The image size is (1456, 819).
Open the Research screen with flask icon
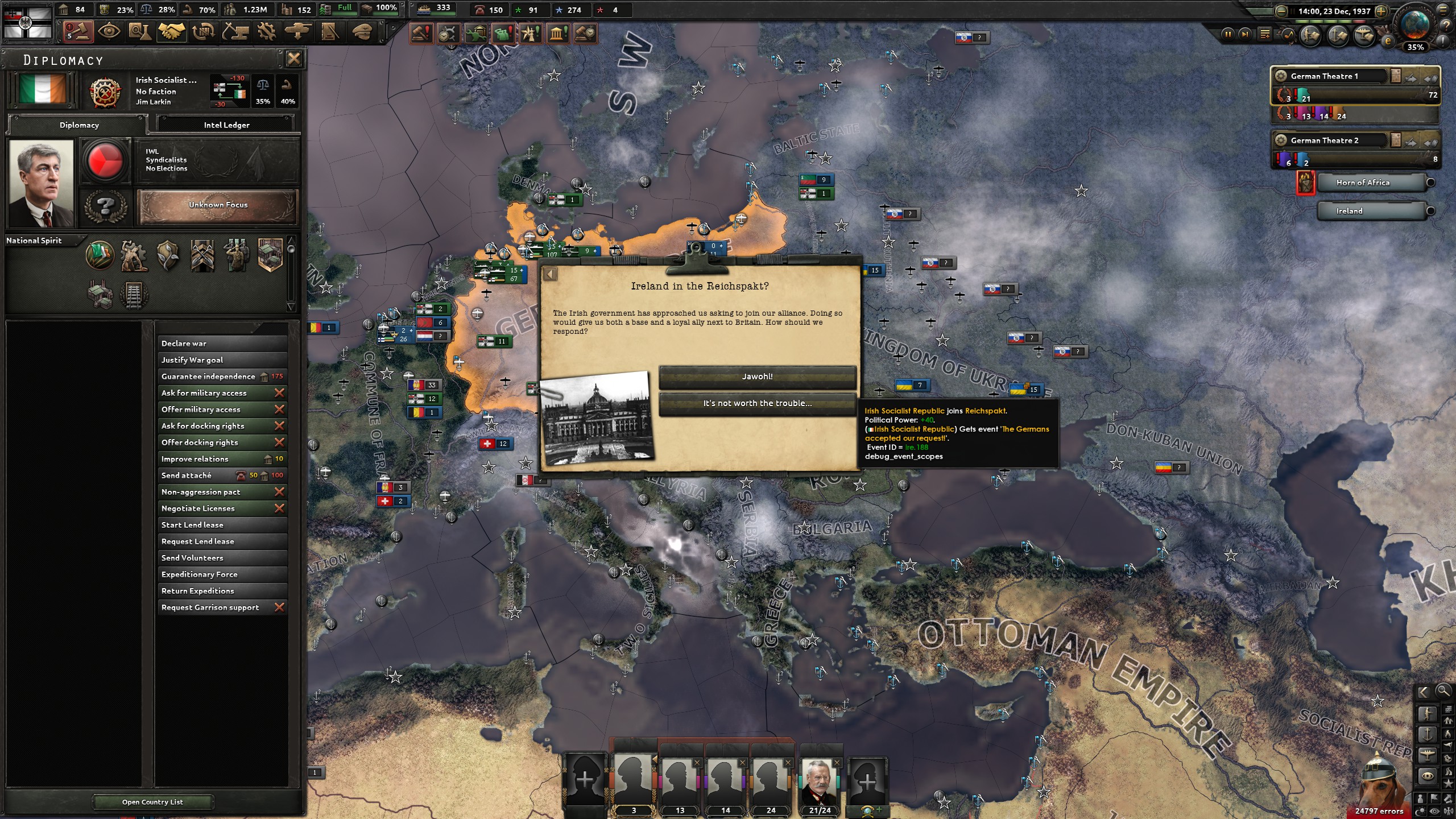[139, 32]
